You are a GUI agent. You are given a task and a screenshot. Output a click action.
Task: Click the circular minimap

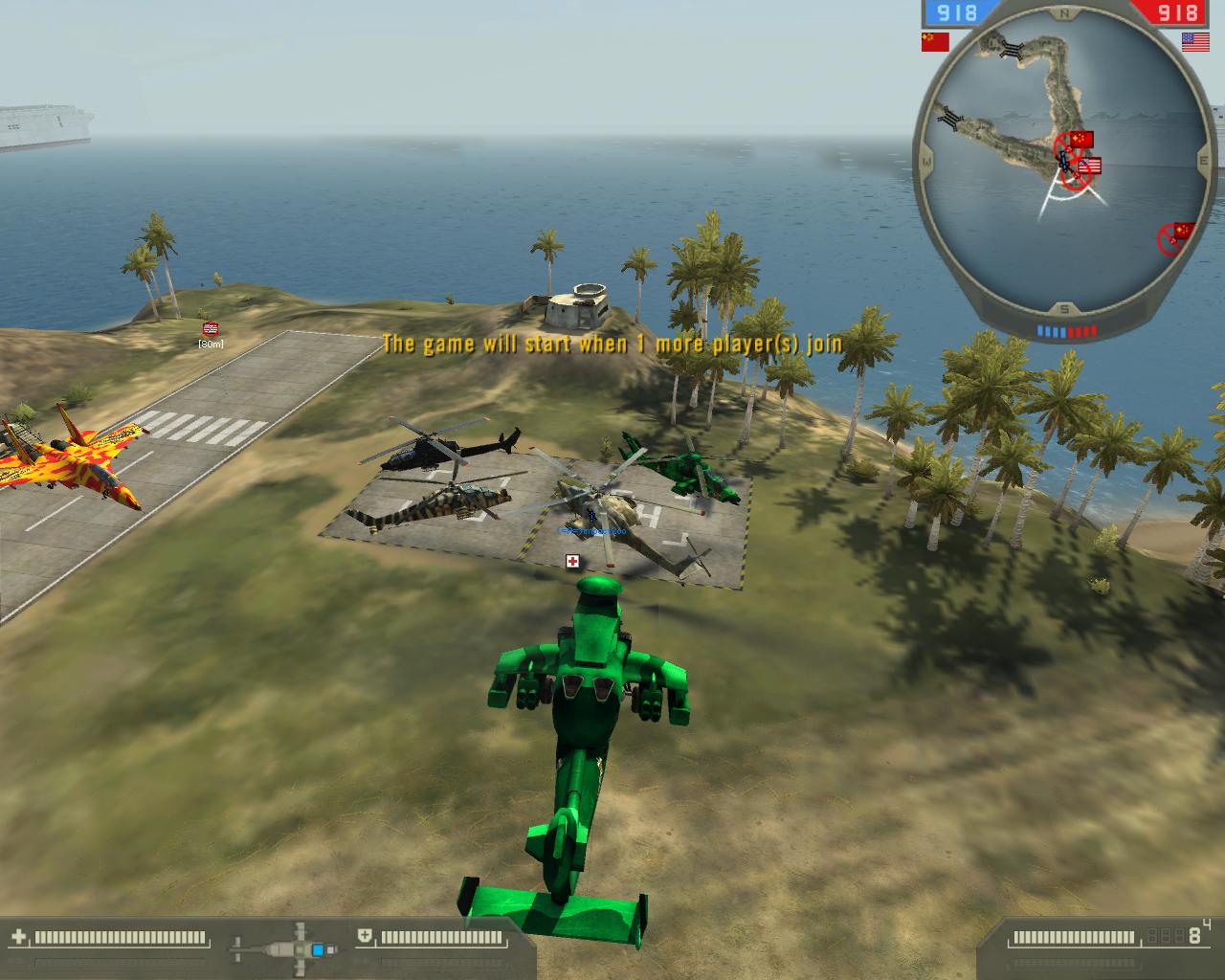tap(1064, 163)
